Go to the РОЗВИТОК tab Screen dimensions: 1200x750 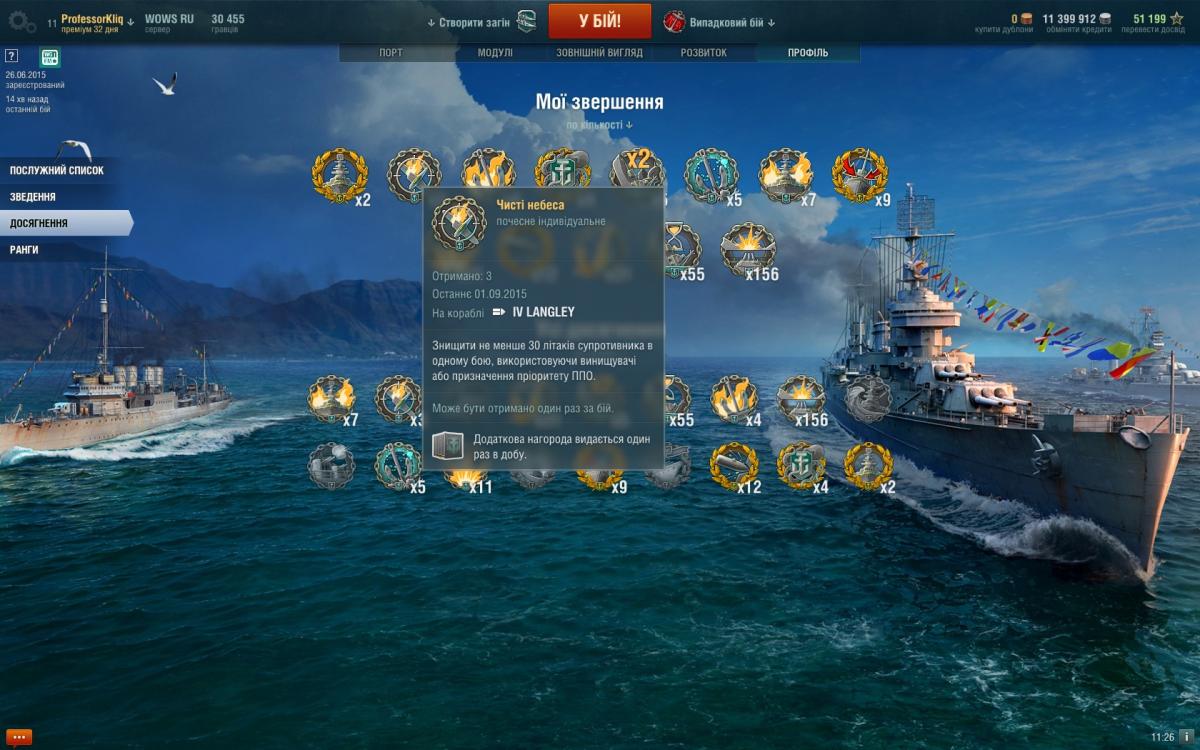(703, 53)
